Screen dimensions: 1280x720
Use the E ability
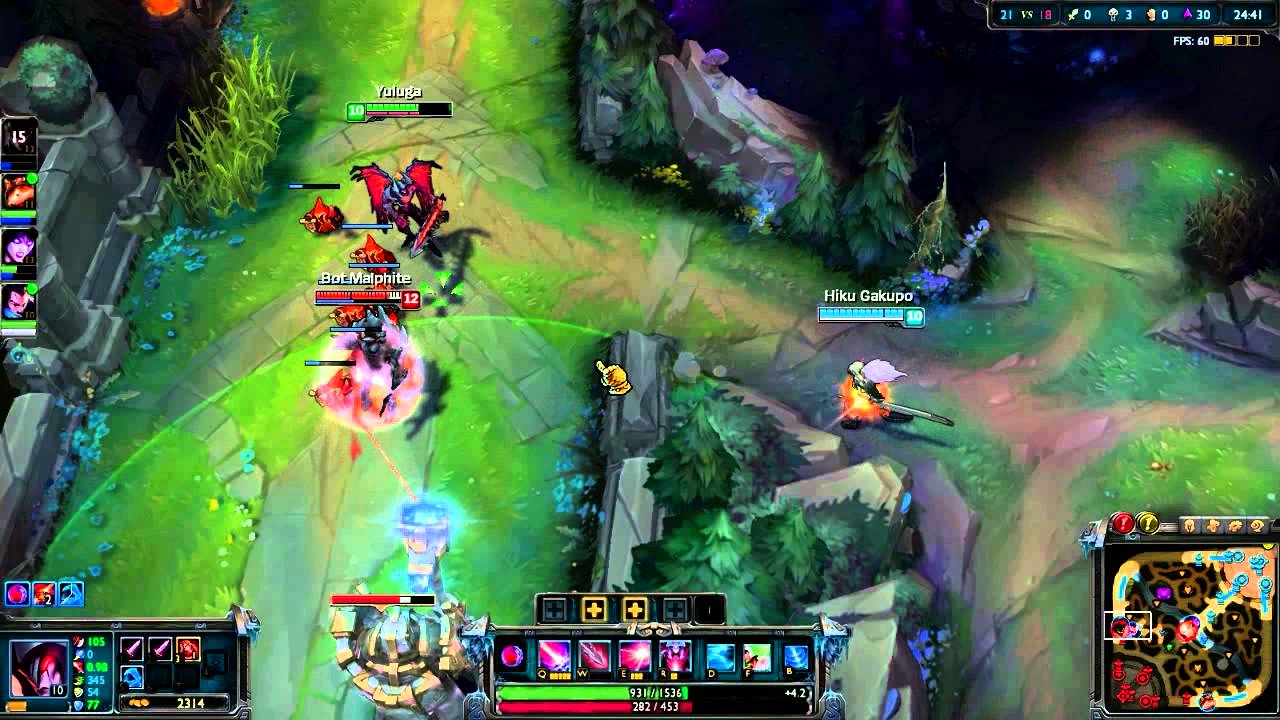pos(634,657)
